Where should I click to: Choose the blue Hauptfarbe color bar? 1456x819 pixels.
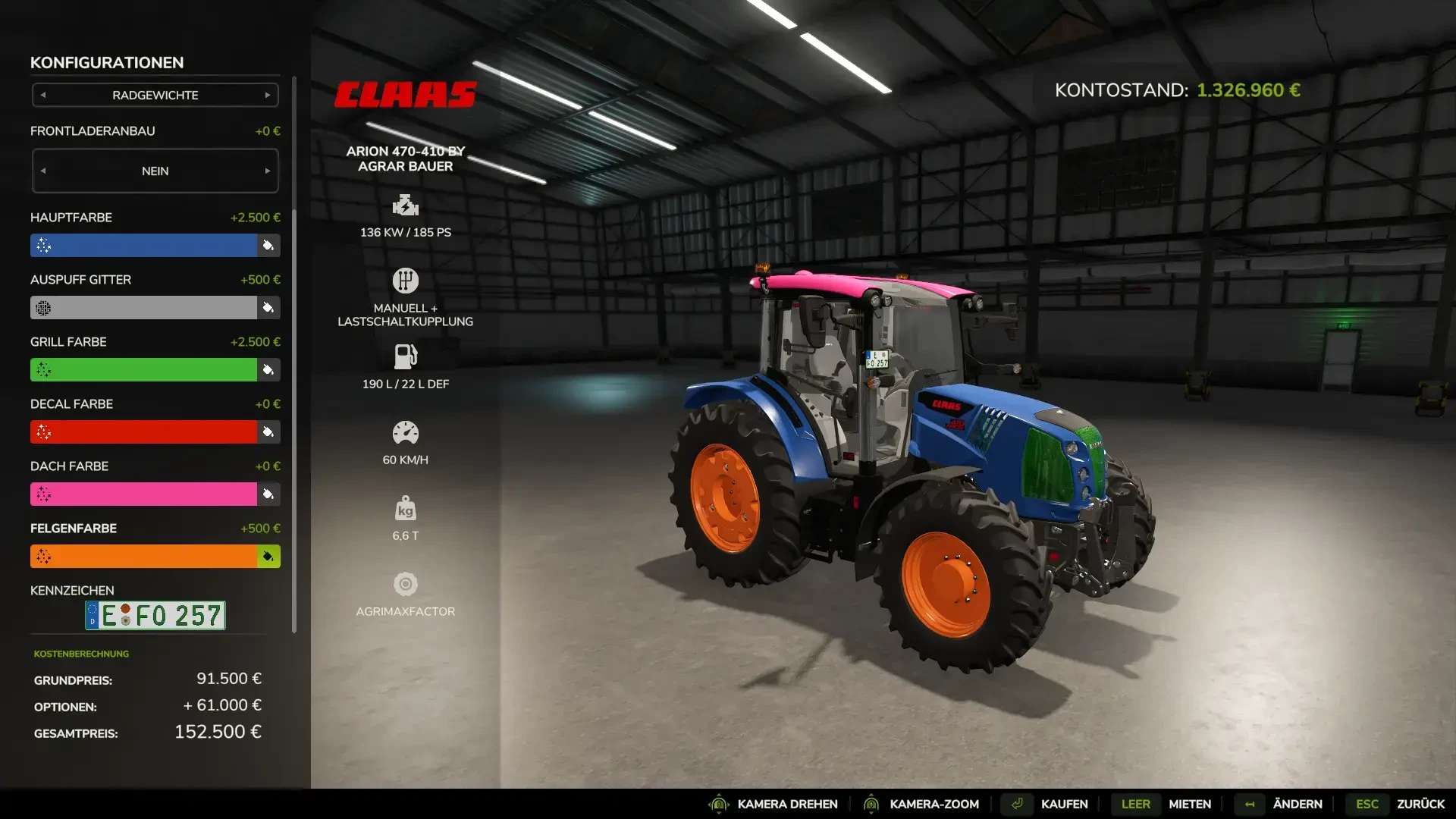click(x=143, y=246)
